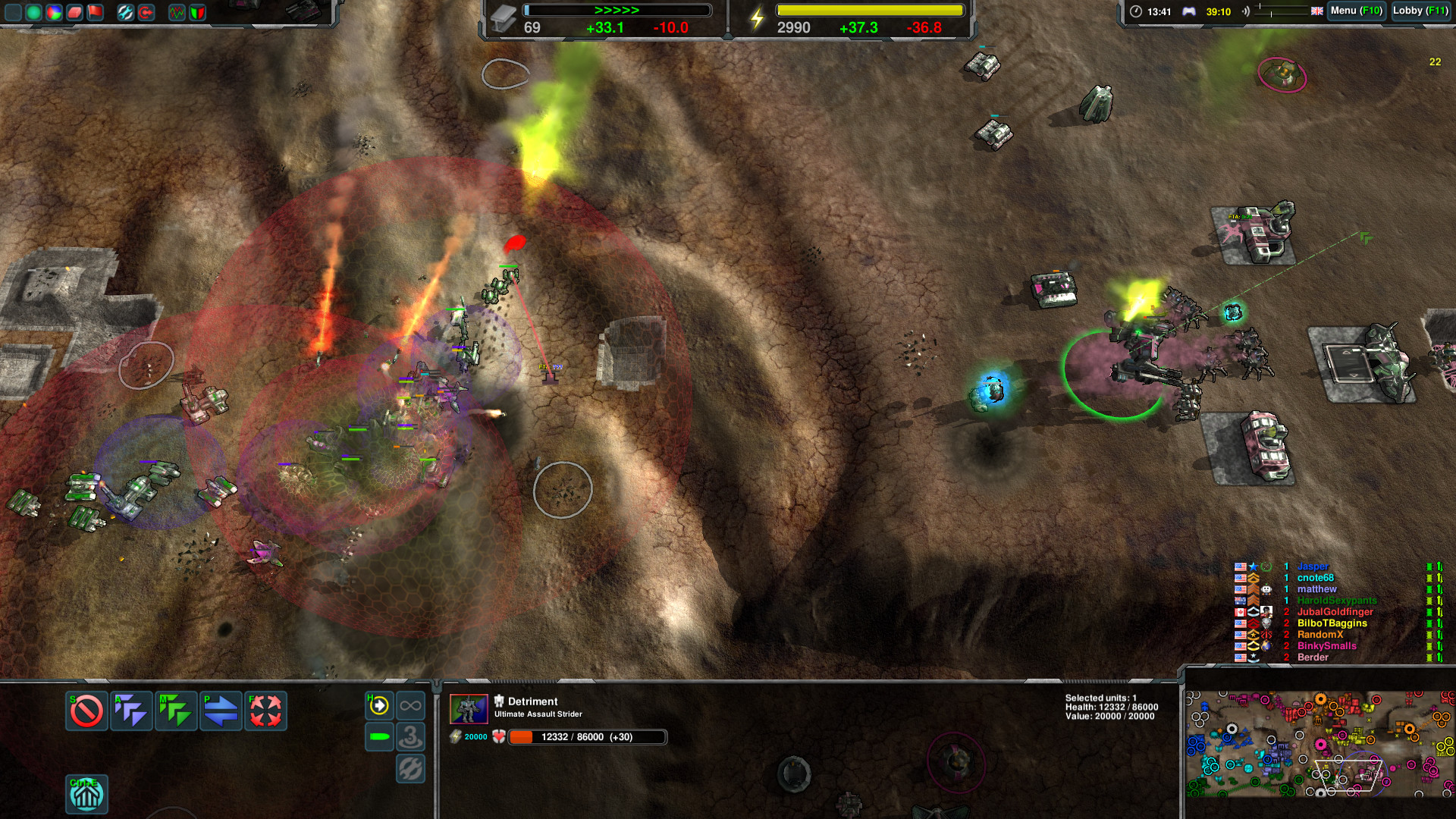Activate the Patrol command
Image resolution: width=1456 pixels, height=819 pixels.
(x=220, y=711)
